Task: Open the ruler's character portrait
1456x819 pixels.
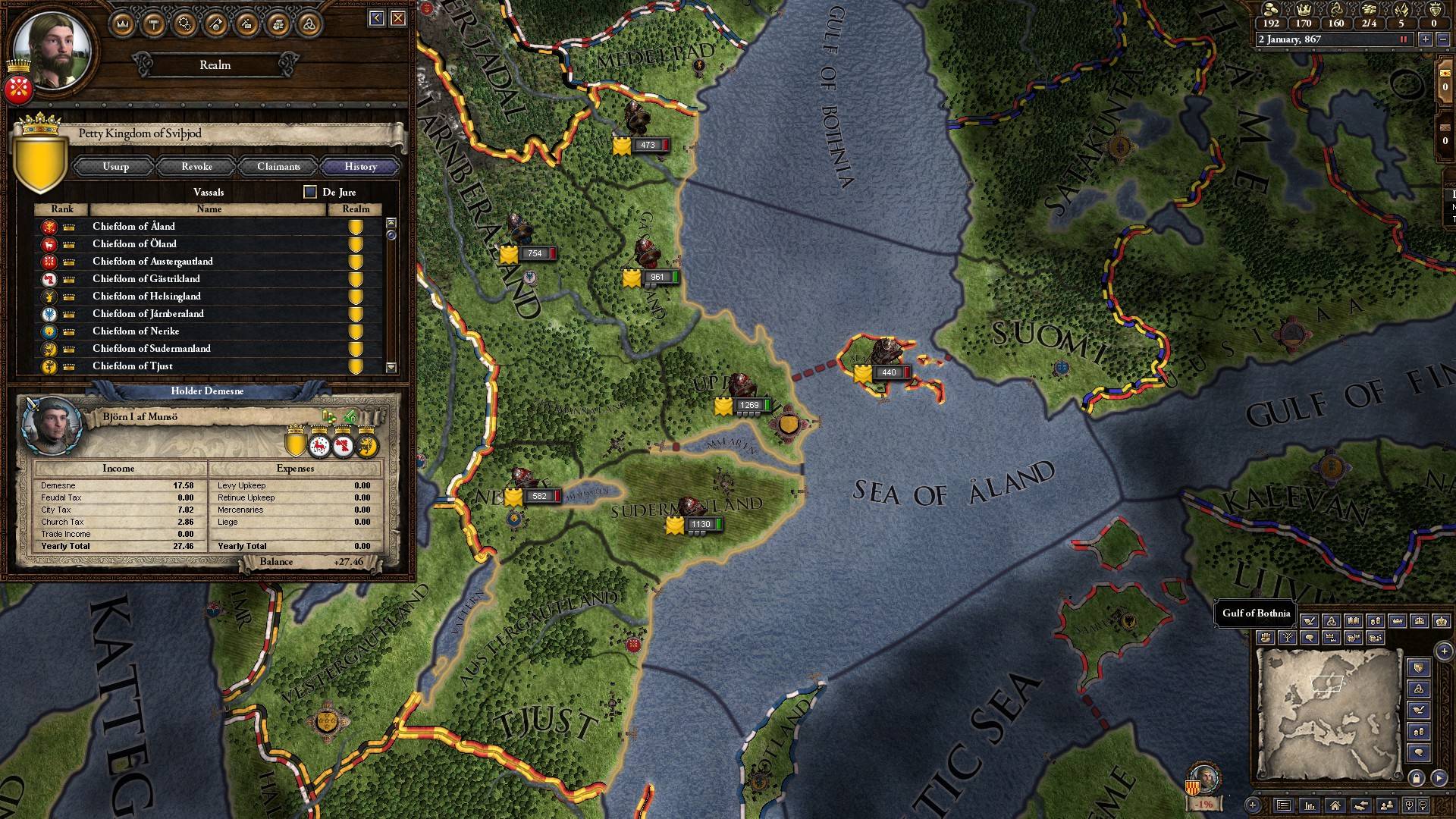Action: point(53,52)
